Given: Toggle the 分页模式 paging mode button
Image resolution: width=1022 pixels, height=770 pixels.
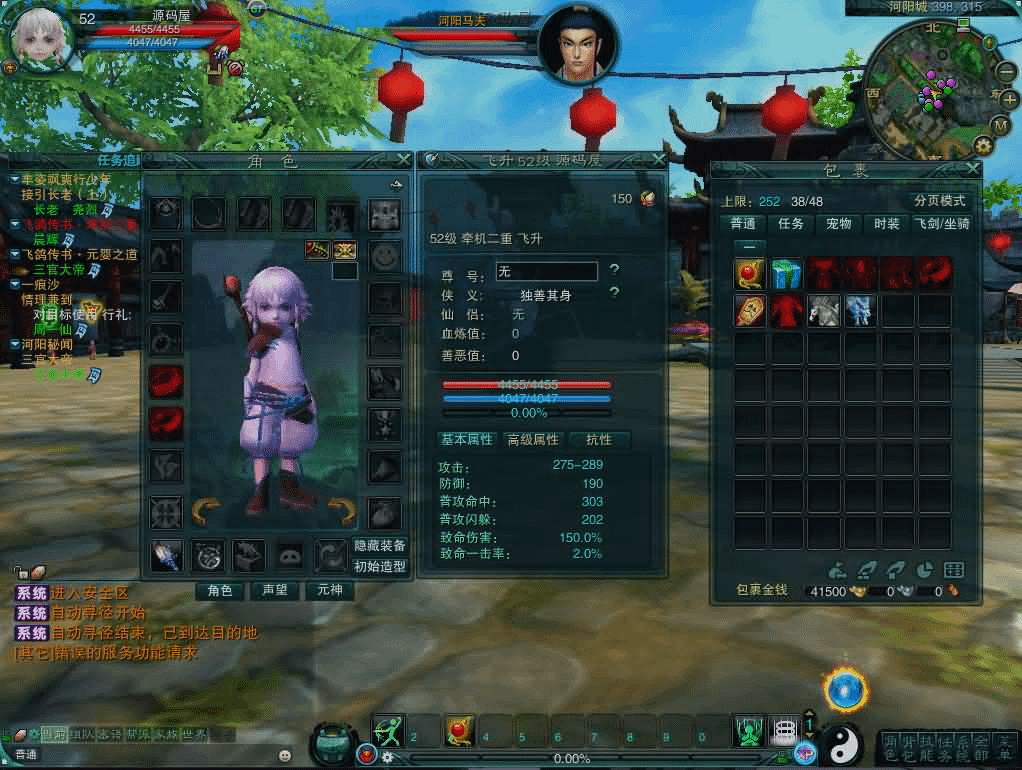Looking at the screenshot, I should (x=939, y=201).
